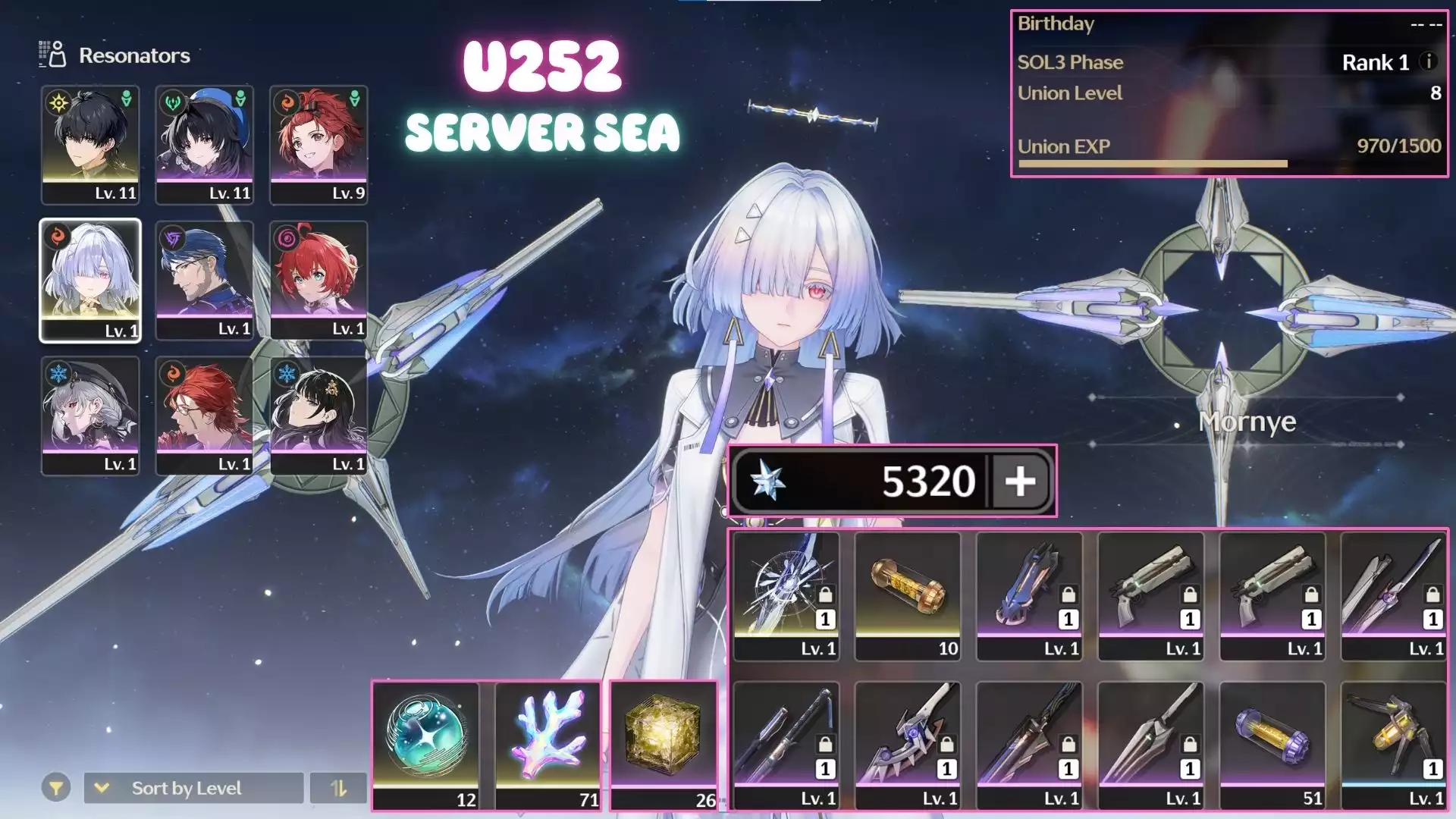The width and height of the screenshot is (1456, 819).
Task: Select the black-haired male resonator at Lv. 11
Action: click(90, 144)
